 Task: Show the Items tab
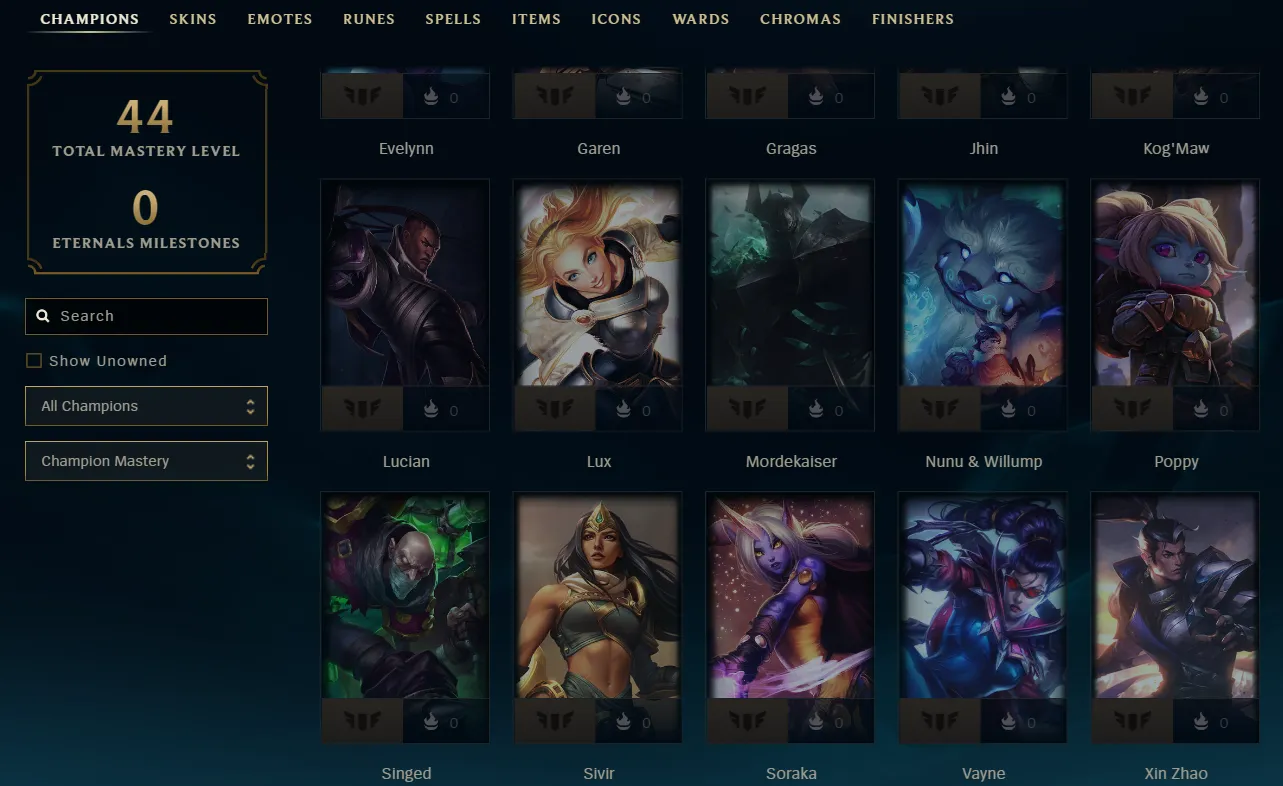coord(536,19)
